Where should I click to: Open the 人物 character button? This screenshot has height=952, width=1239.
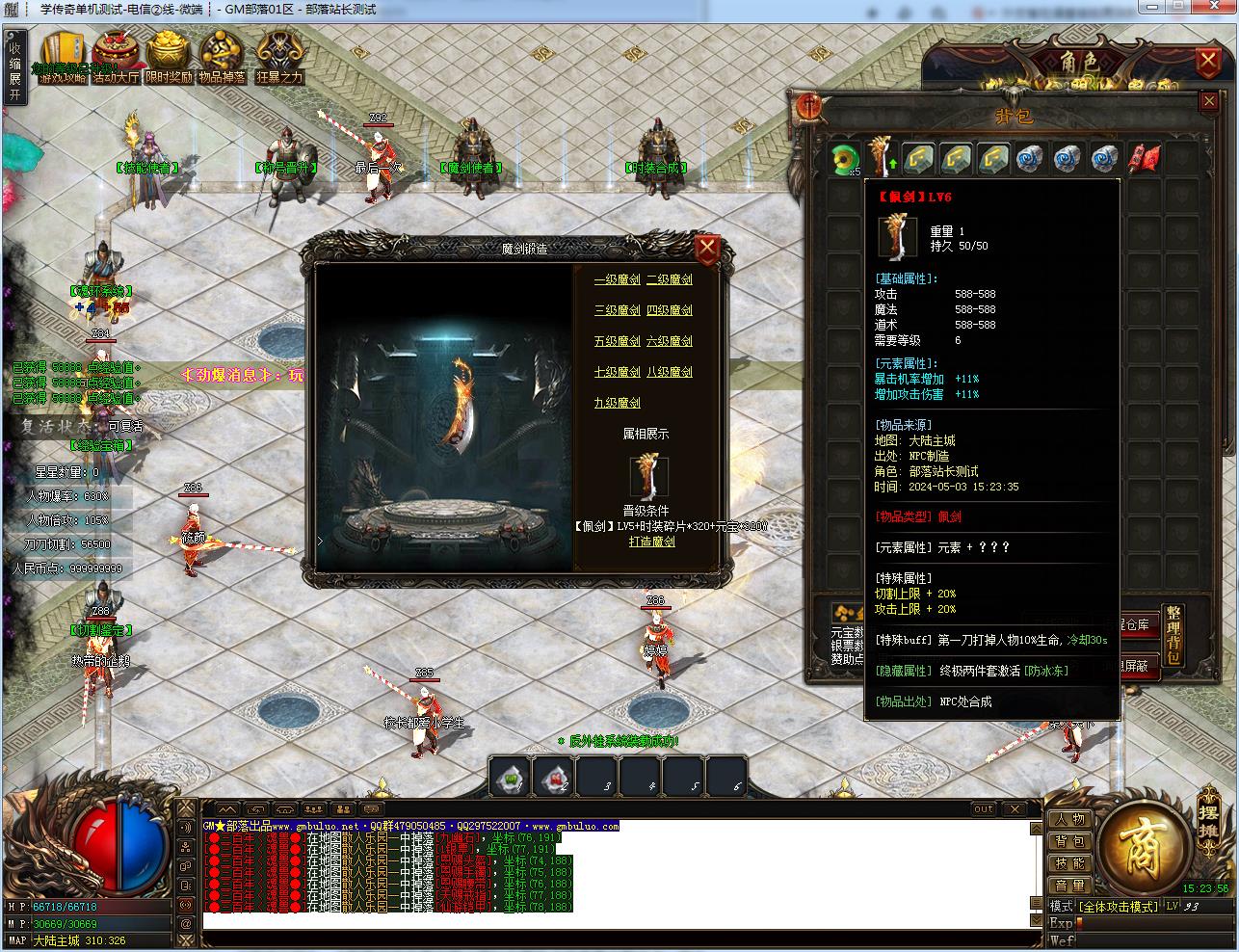point(1069,819)
